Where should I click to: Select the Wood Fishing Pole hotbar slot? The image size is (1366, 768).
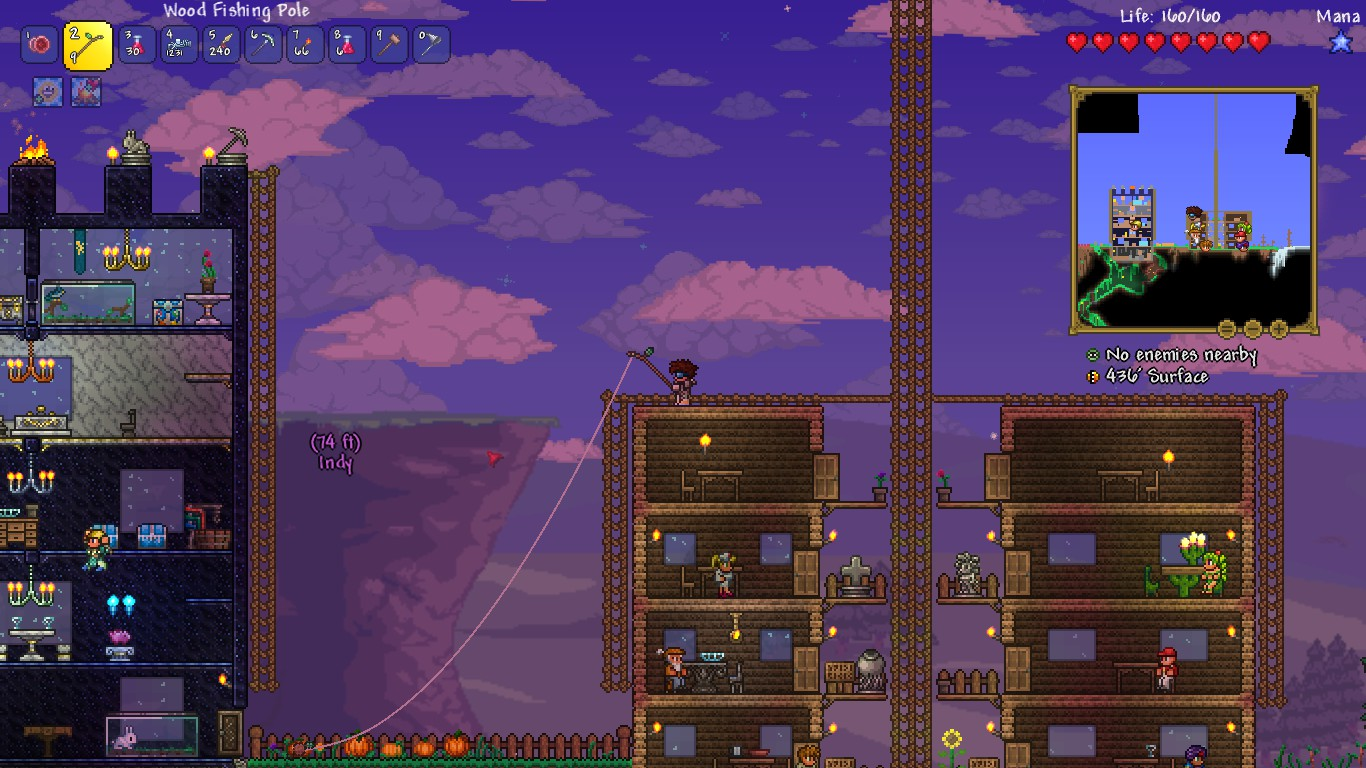(88, 45)
